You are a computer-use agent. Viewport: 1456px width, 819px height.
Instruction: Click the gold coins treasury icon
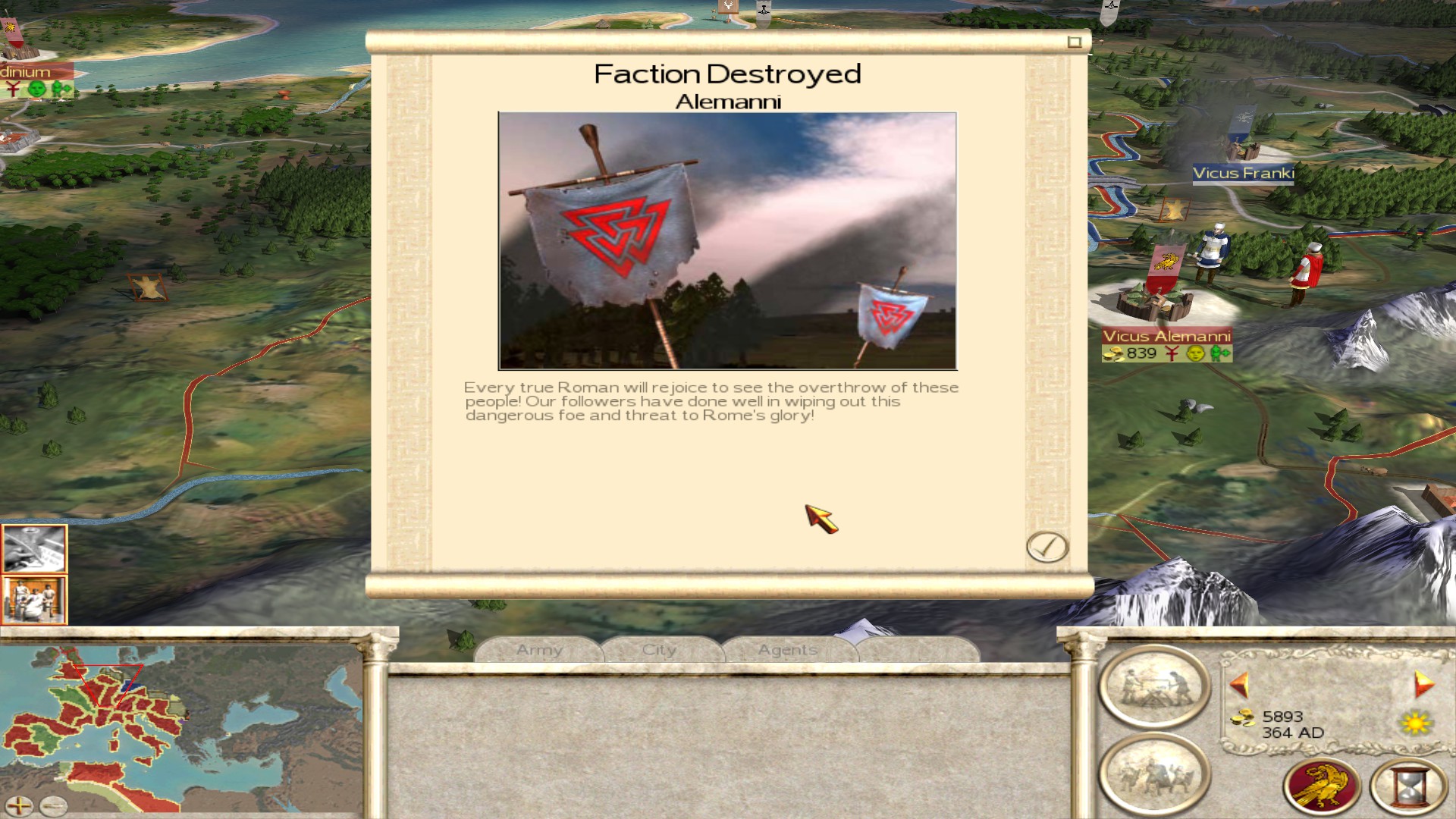[1244, 717]
